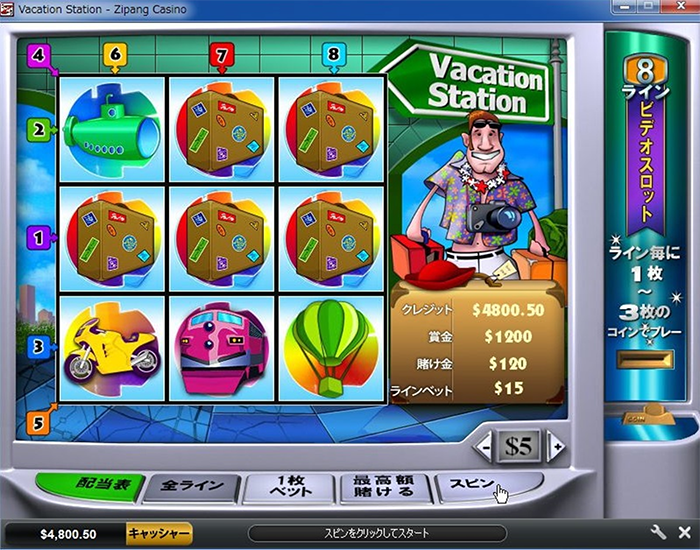The image size is (700, 550).
Task: Open the キャッシャー cashier
Action: [160, 533]
